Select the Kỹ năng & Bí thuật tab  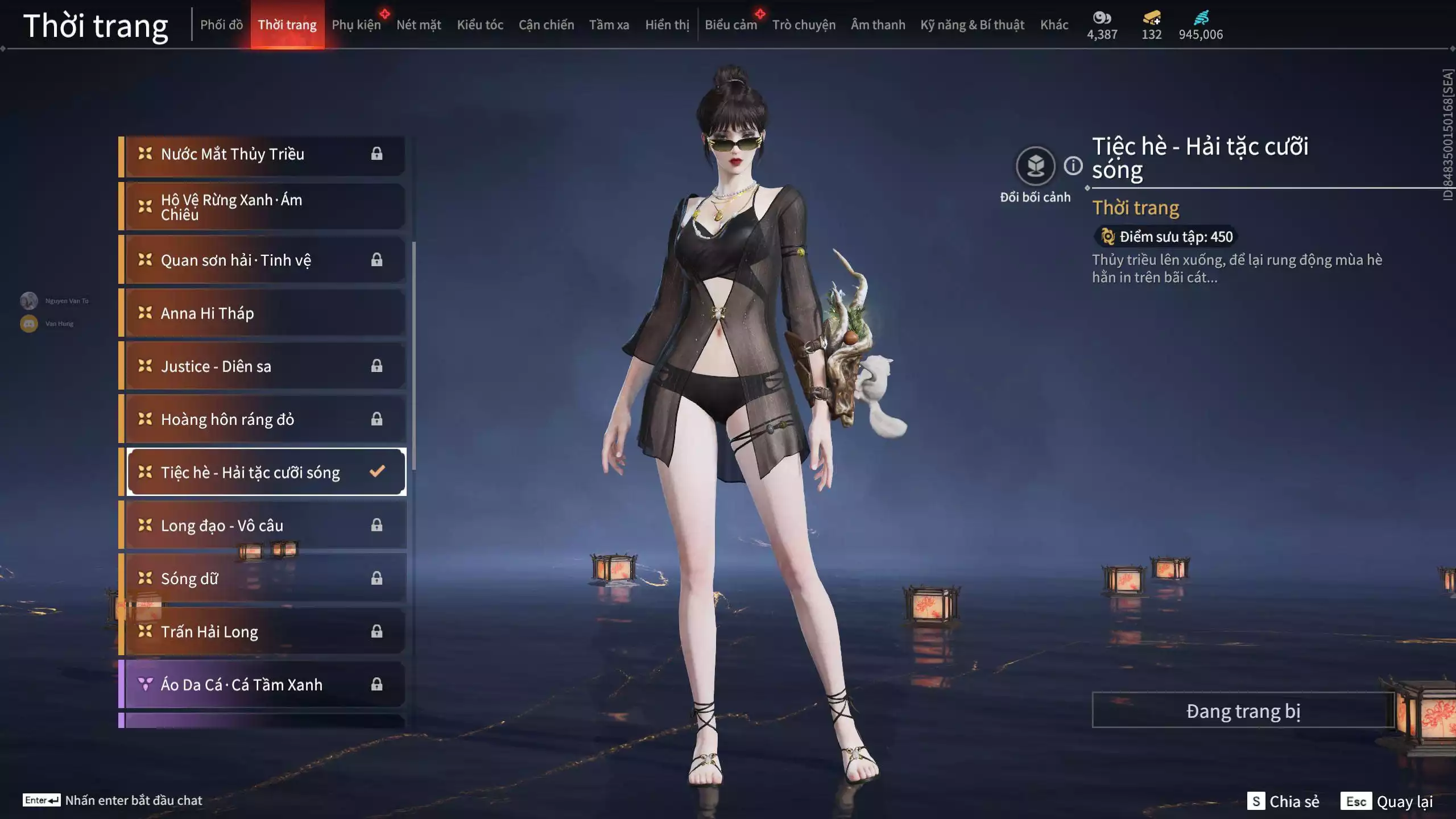(972, 25)
